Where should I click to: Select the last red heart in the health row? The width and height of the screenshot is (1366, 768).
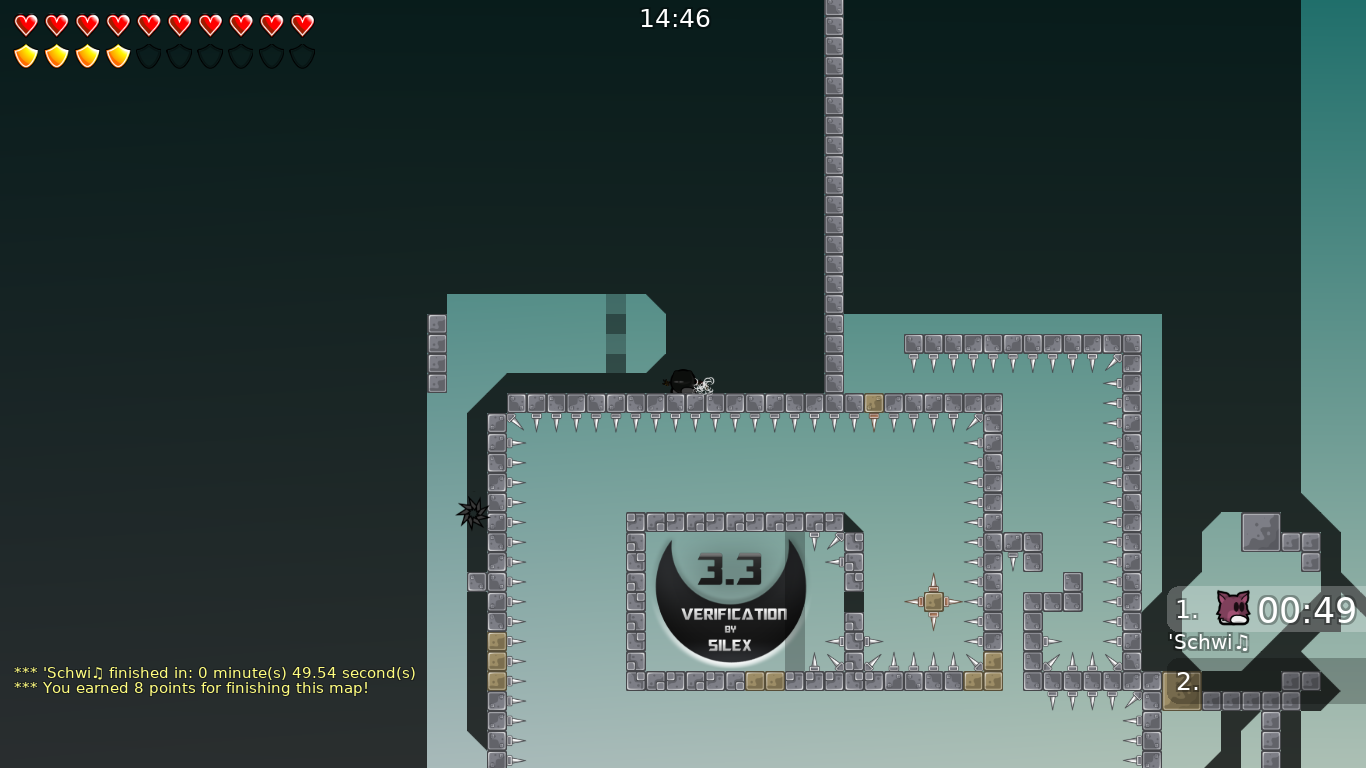[x=301, y=25]
